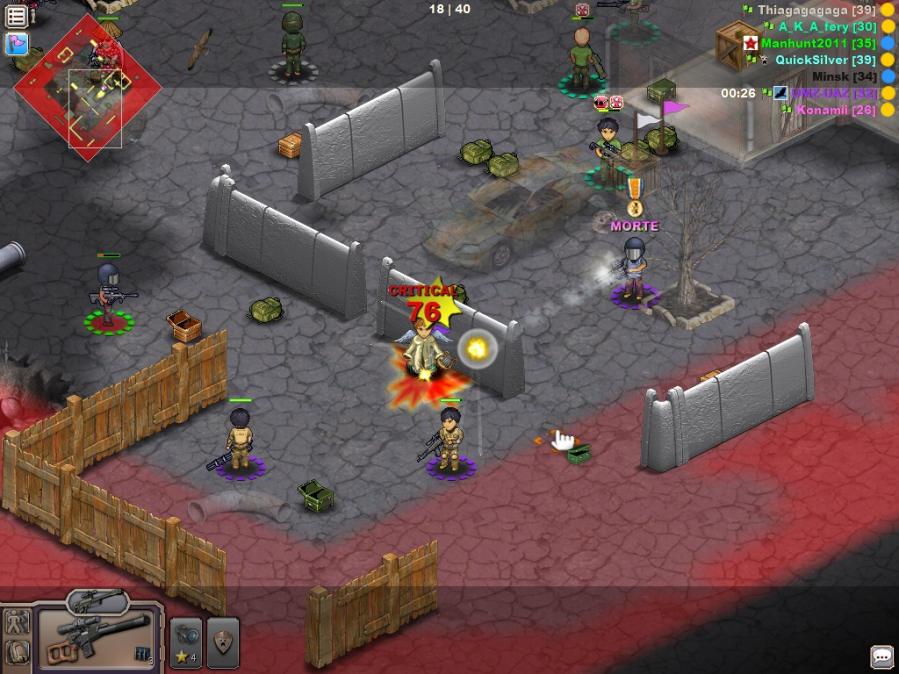Switch to the secondary rifle tab above weapon
This screenshot has width=899, height=674.
pos(97,600)
